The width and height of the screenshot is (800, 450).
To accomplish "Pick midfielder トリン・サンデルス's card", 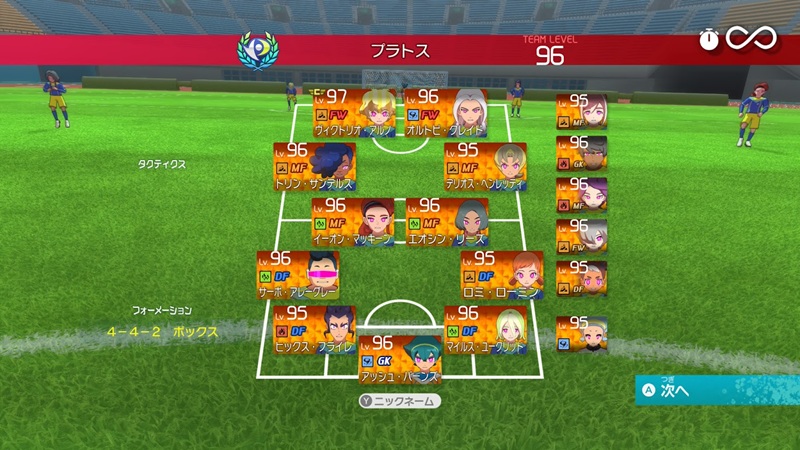I will click(x=314, y=165).
